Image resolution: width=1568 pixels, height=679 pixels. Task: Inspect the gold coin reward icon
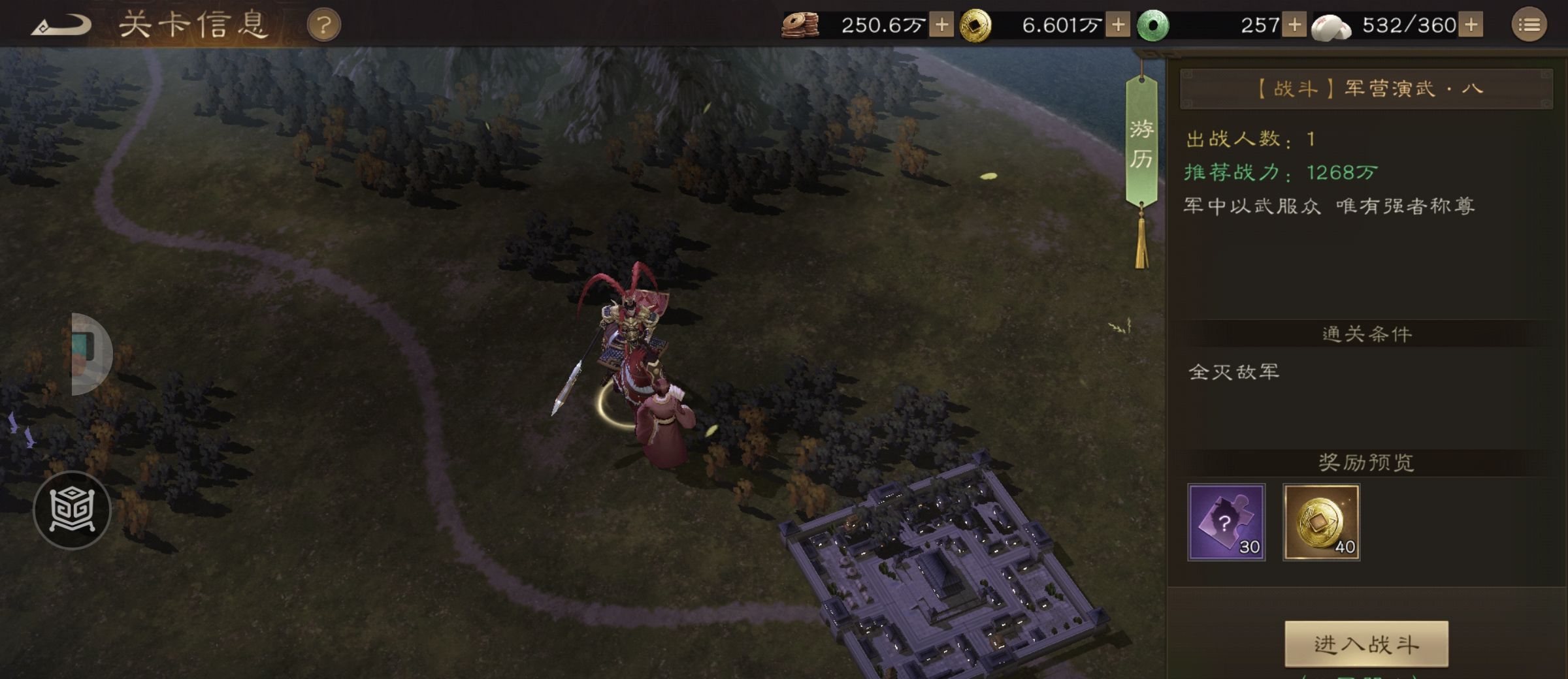tap(1321, 522)
